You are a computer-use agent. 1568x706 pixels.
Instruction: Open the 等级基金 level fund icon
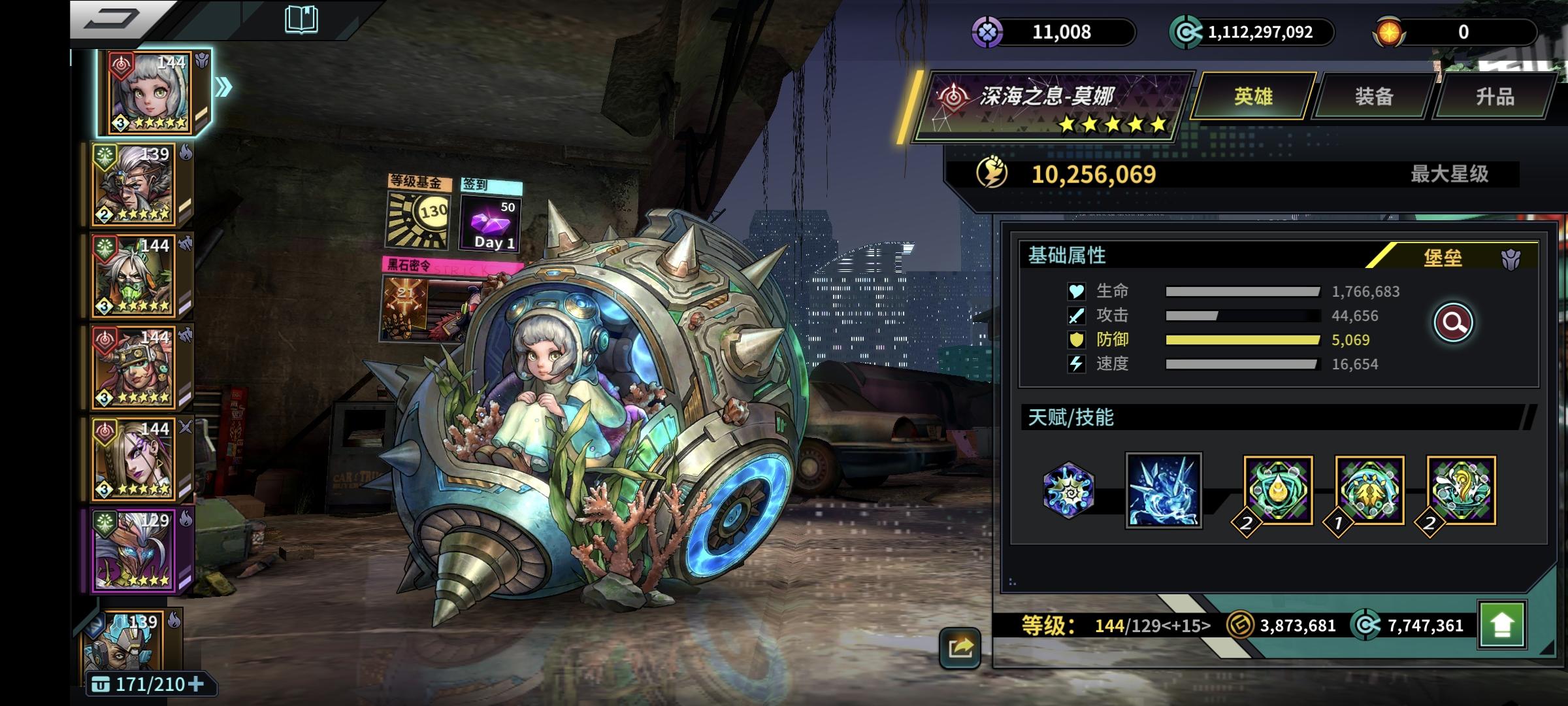click(x=419, y=212)
